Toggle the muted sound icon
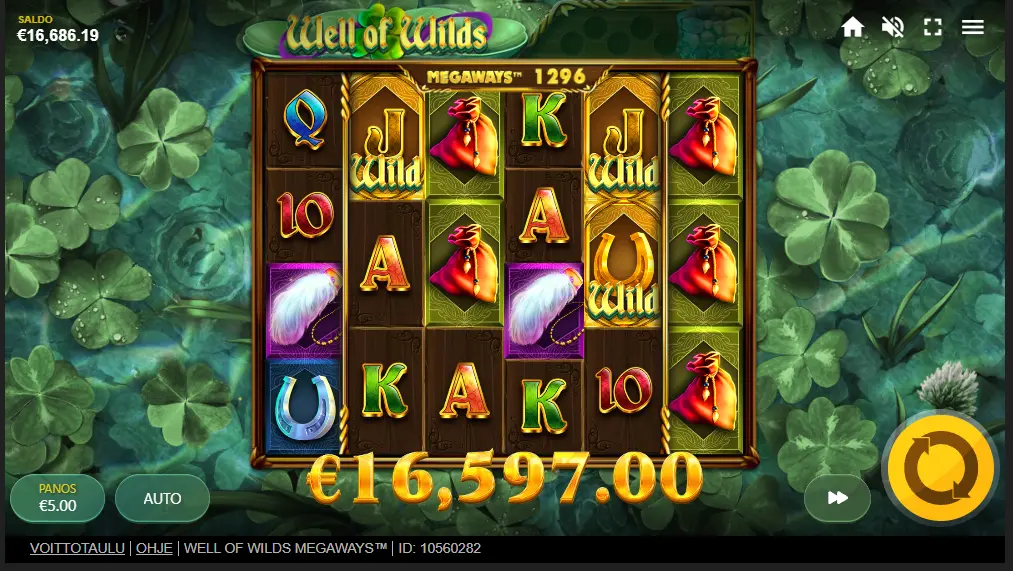 [892, 27]
